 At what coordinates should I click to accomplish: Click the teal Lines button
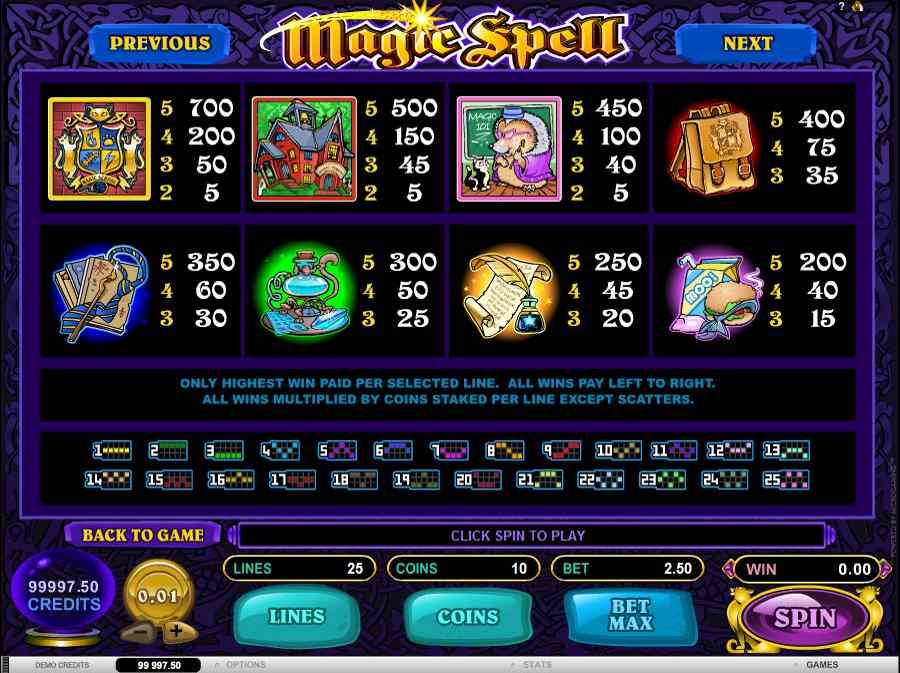pyautogui.click(x=297, y=616)
